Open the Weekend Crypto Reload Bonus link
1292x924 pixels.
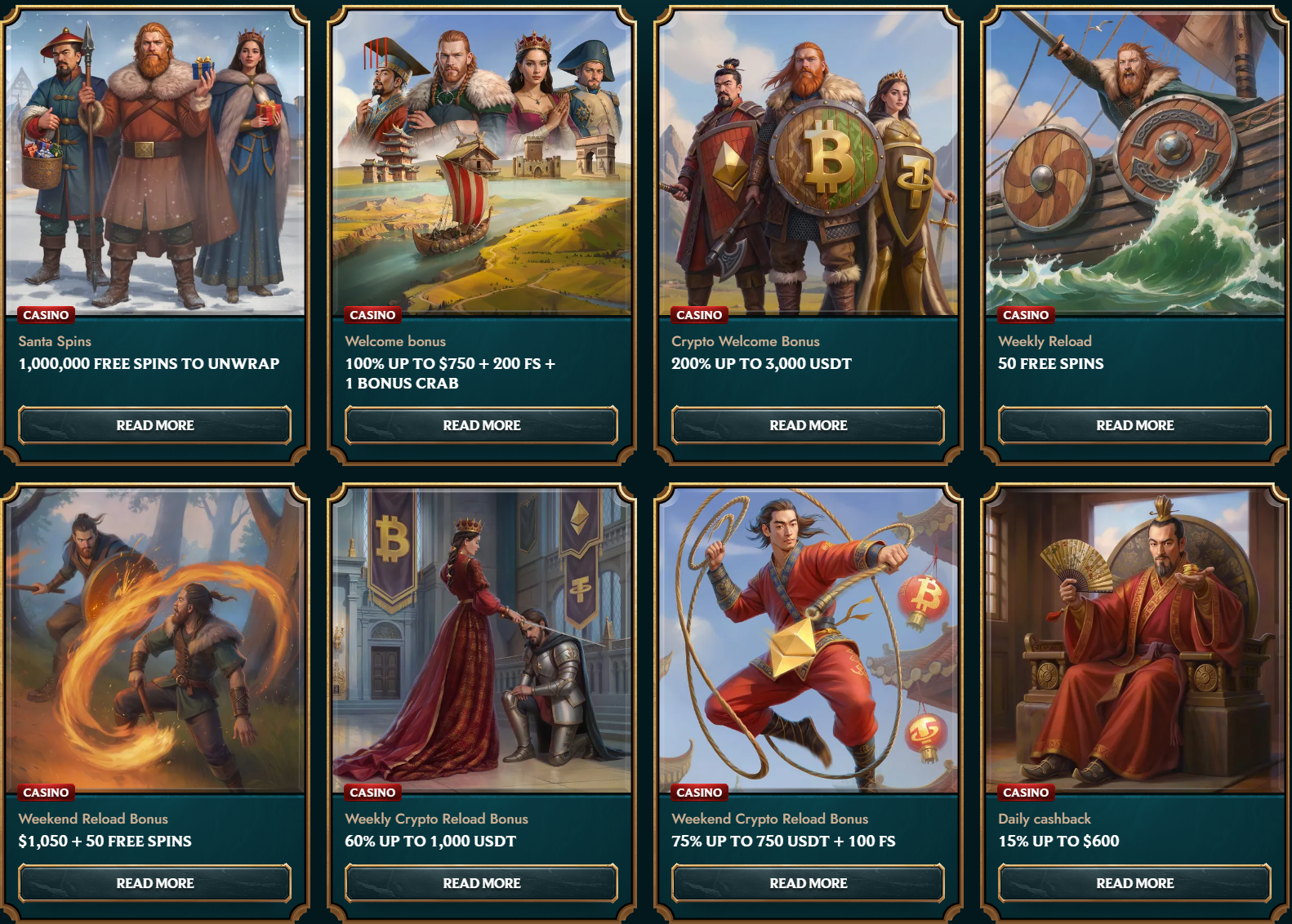point(769,819)
